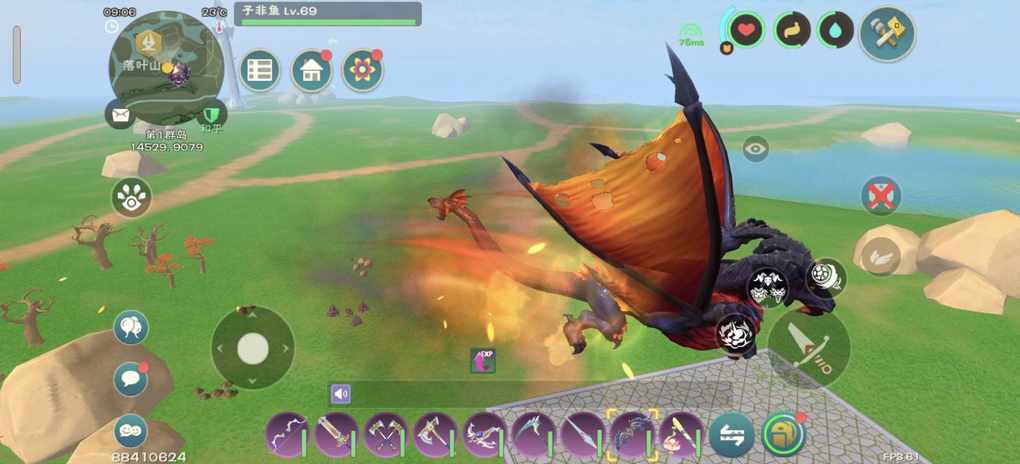The height and width of the screenshot is (464, 1020).
Task: Open the balloon social button
Action: pyautogui.click(x=131, y=327)
